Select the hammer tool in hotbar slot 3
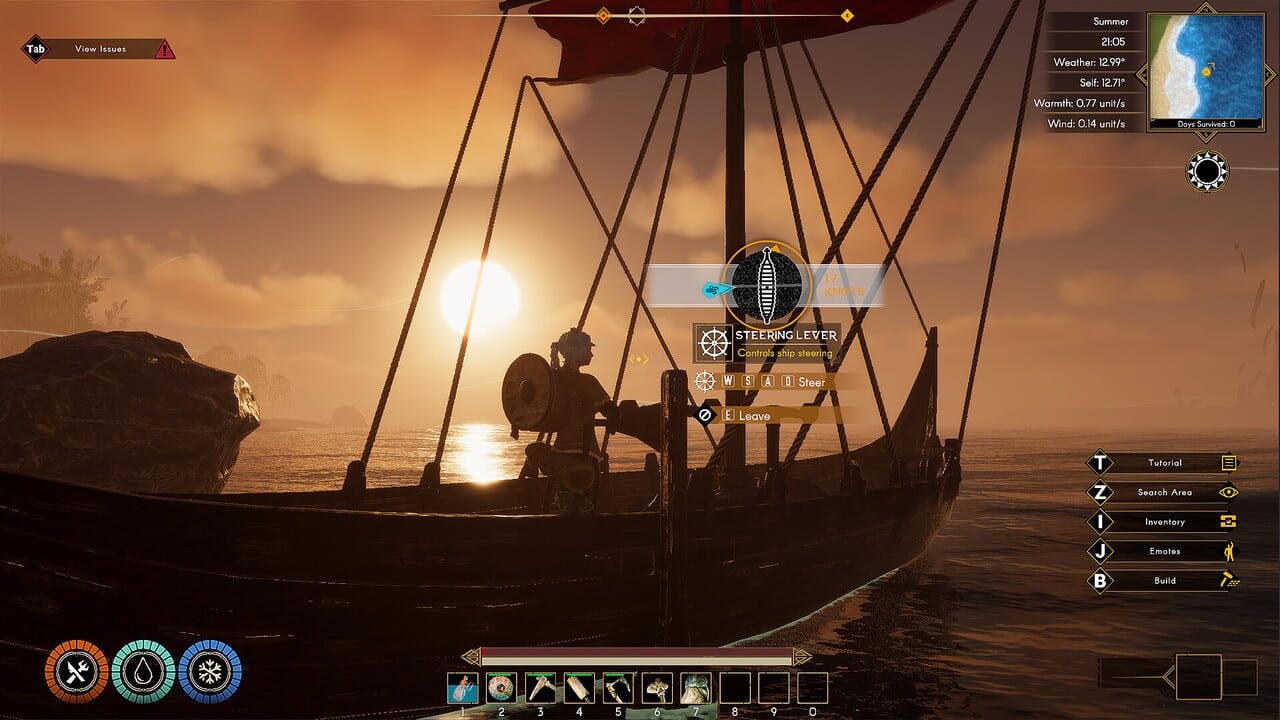This screenshot has width=1280, height=720. [x=540, y=688]
